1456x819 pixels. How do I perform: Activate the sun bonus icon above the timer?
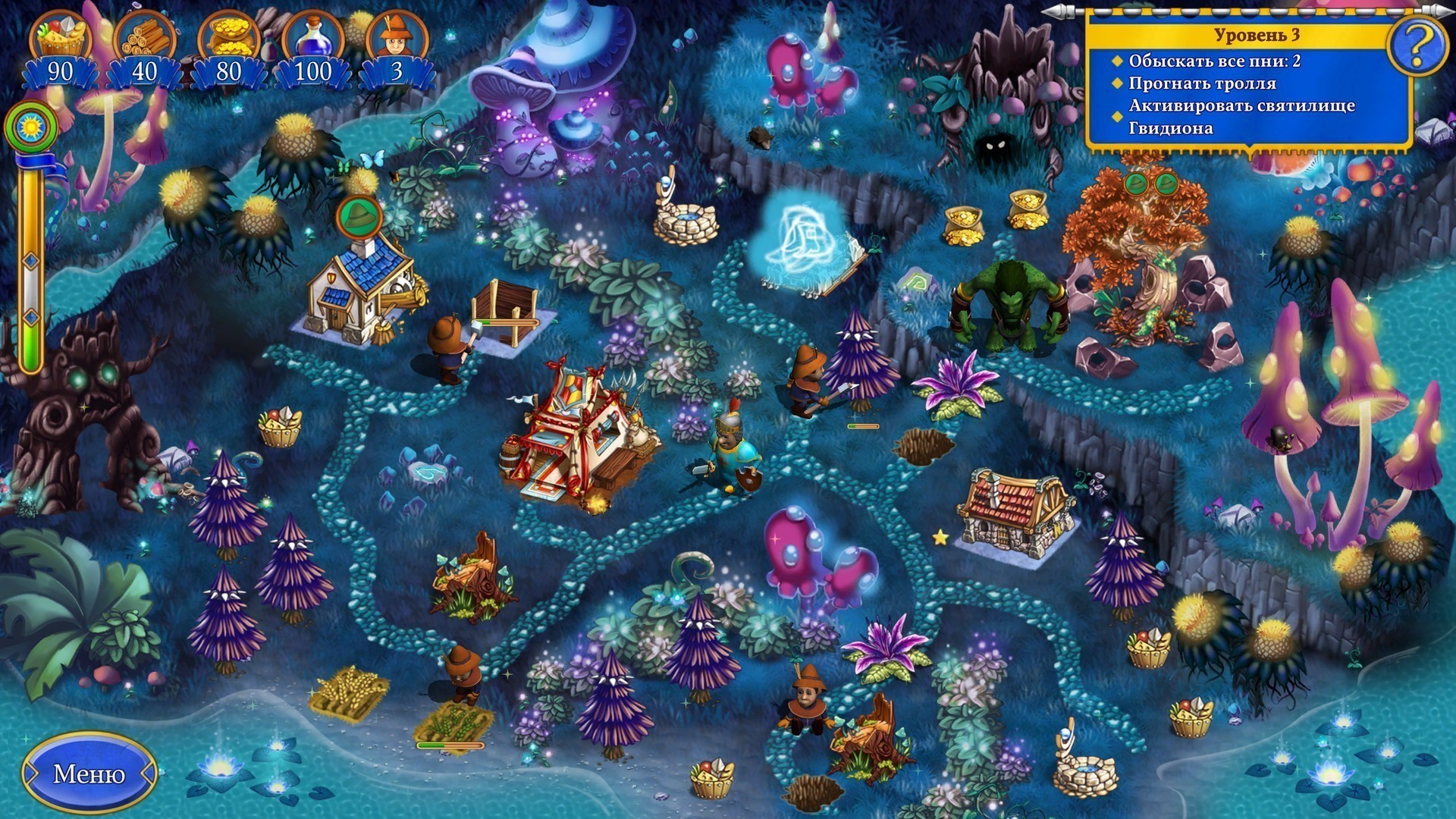[31, 126]
